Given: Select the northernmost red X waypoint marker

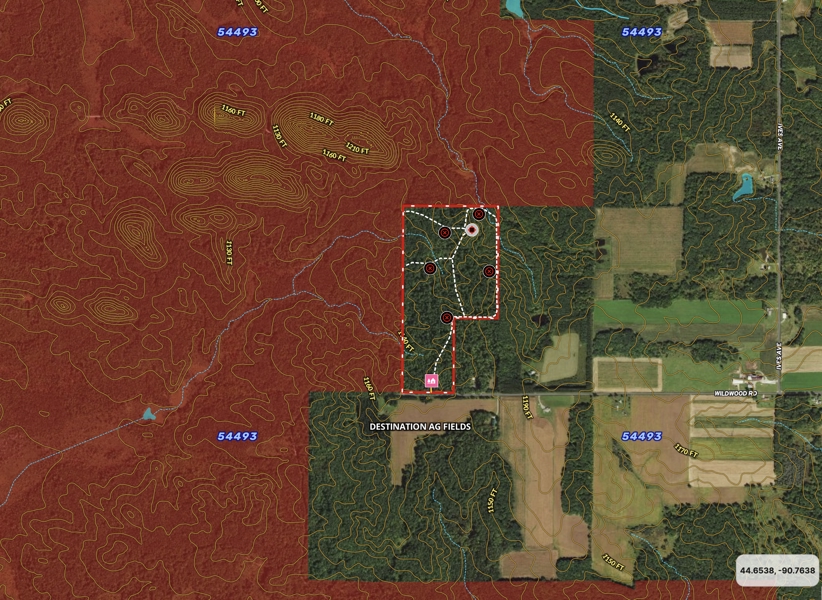Looking at the screenshot, I should click(480, 214).
